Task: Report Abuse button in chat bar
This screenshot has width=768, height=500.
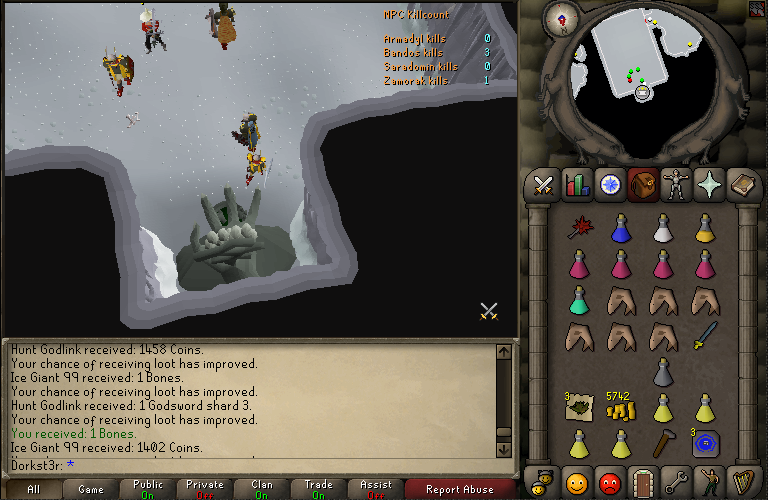Action: [460, 490]
